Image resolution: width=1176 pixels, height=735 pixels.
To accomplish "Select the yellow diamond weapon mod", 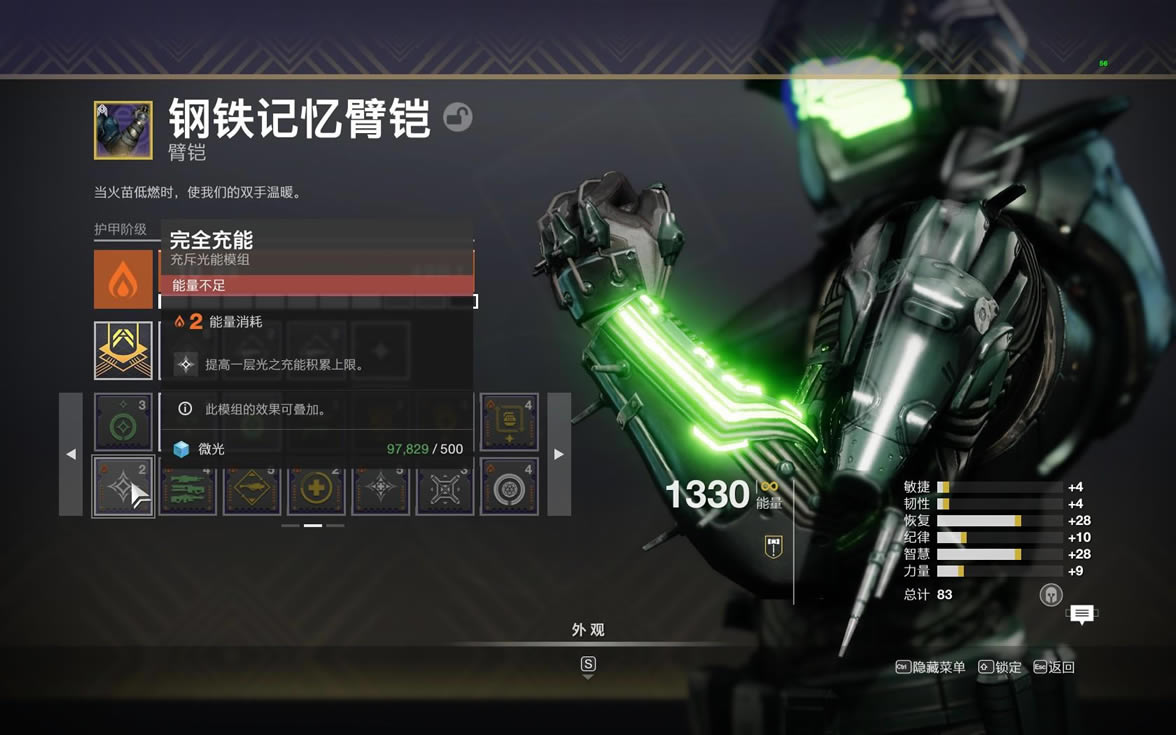I will pyautogui.click(x=251, y=487).
